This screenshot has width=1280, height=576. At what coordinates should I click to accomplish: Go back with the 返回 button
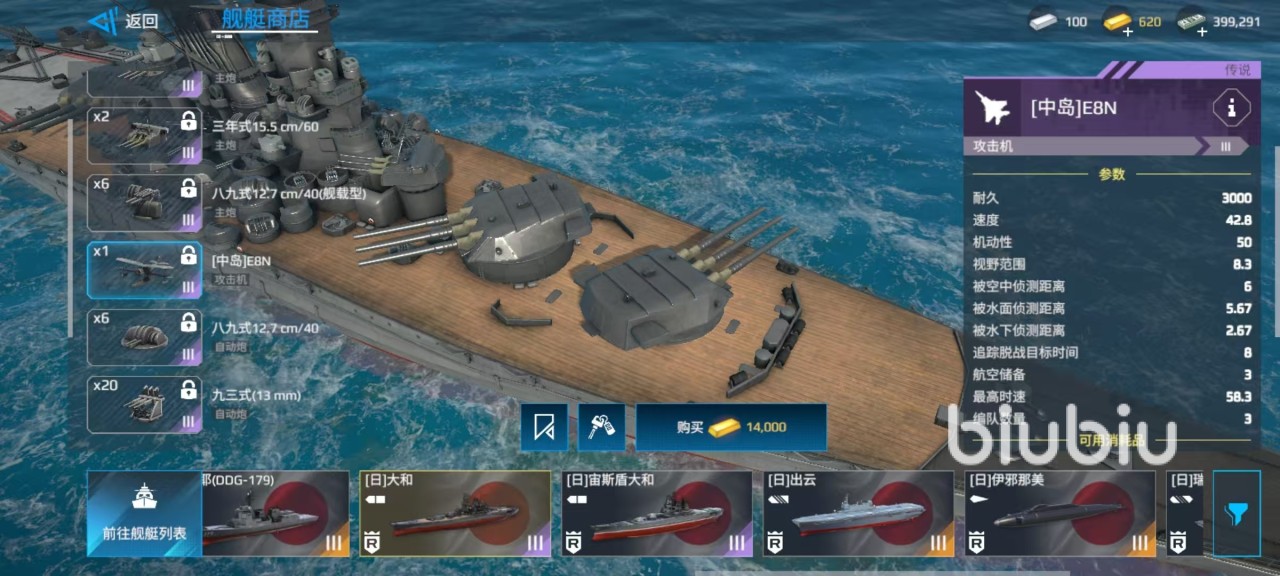pyautogui.click(x=124, y=21)
